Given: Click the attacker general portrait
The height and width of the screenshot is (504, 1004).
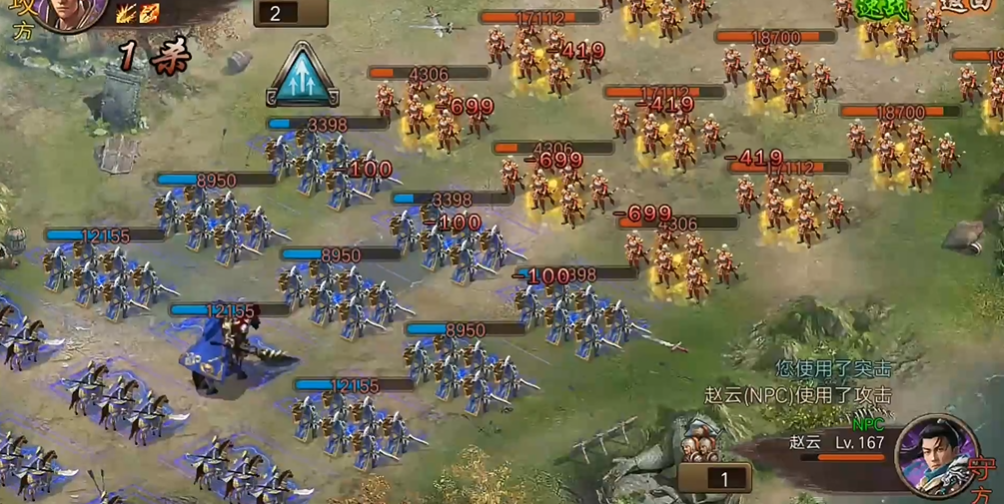Looking at the screenshot, I should (70, 14).
